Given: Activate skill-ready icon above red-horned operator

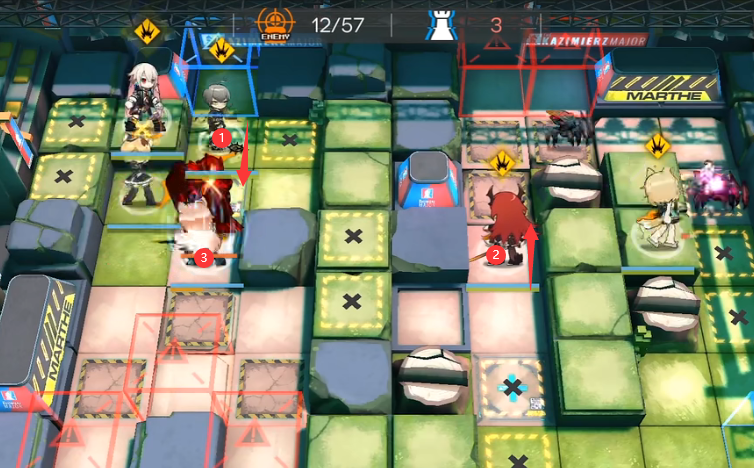Looking at the screenshot, I should pyautogui.click(x=502, y=160).
